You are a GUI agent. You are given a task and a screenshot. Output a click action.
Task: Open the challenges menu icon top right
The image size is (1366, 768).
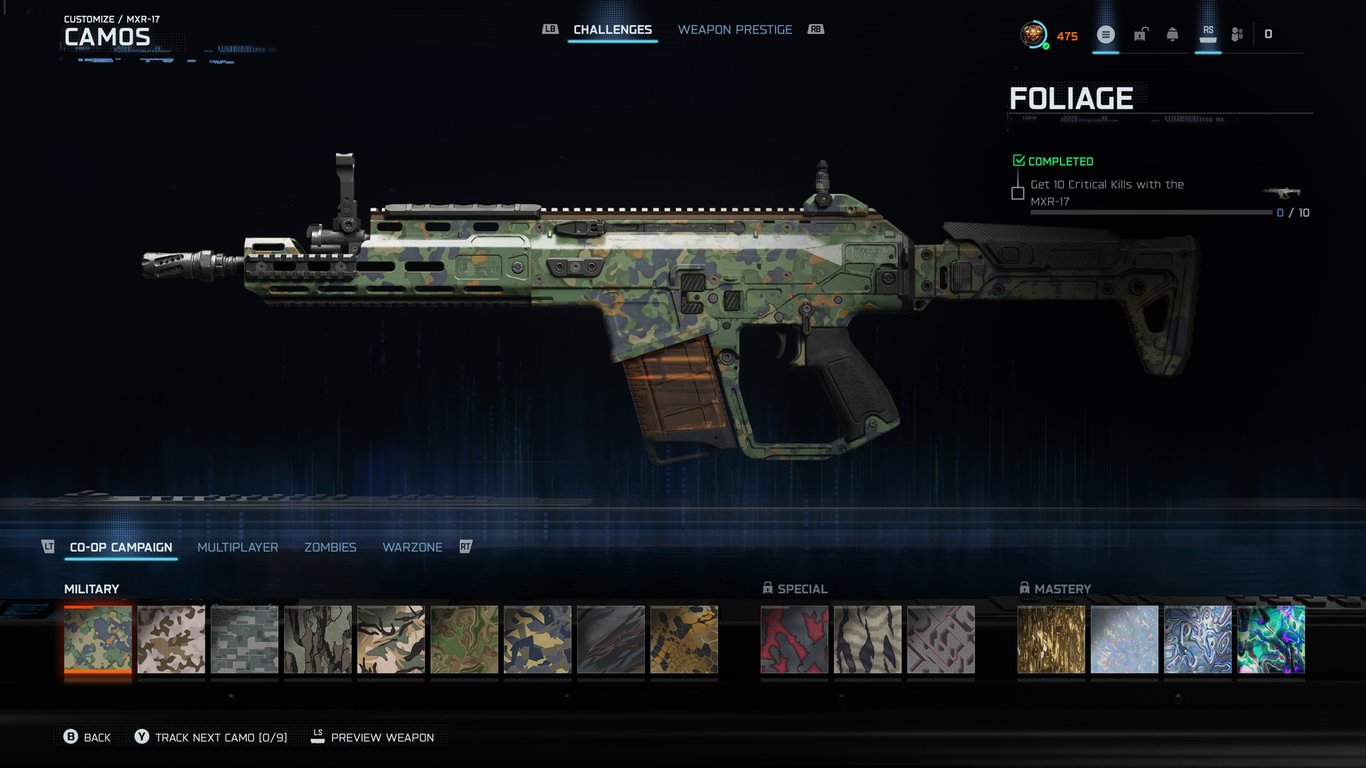[1106, 33]
